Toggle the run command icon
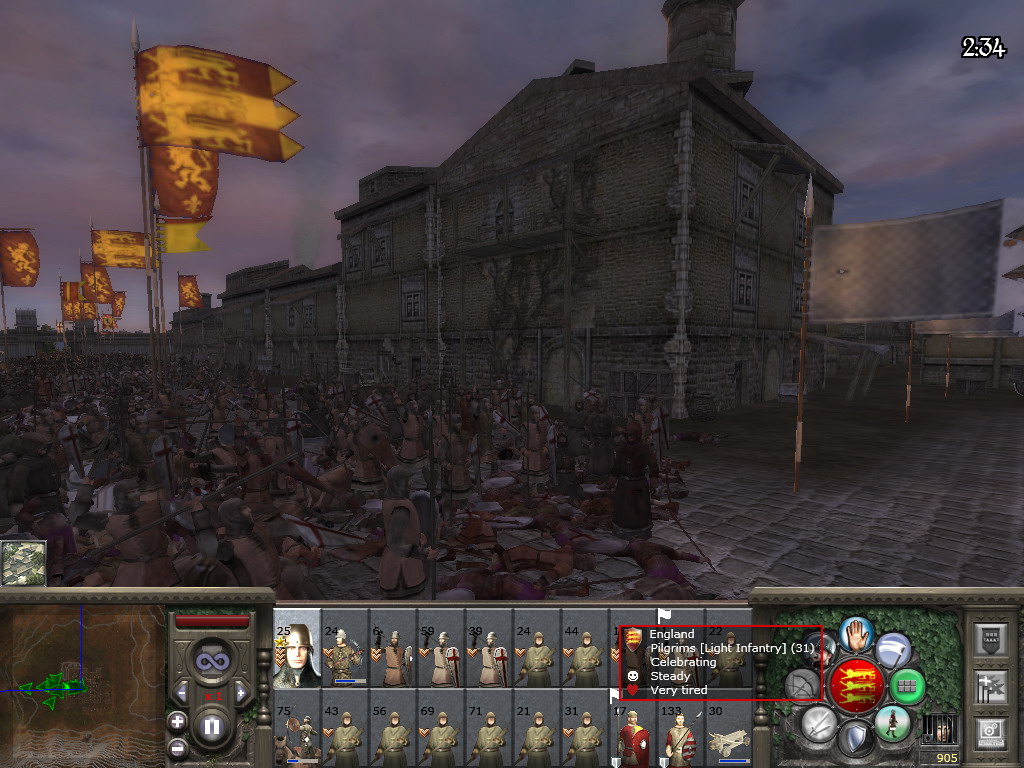The height and width of the screenshot is (768, 1024). 890,723
